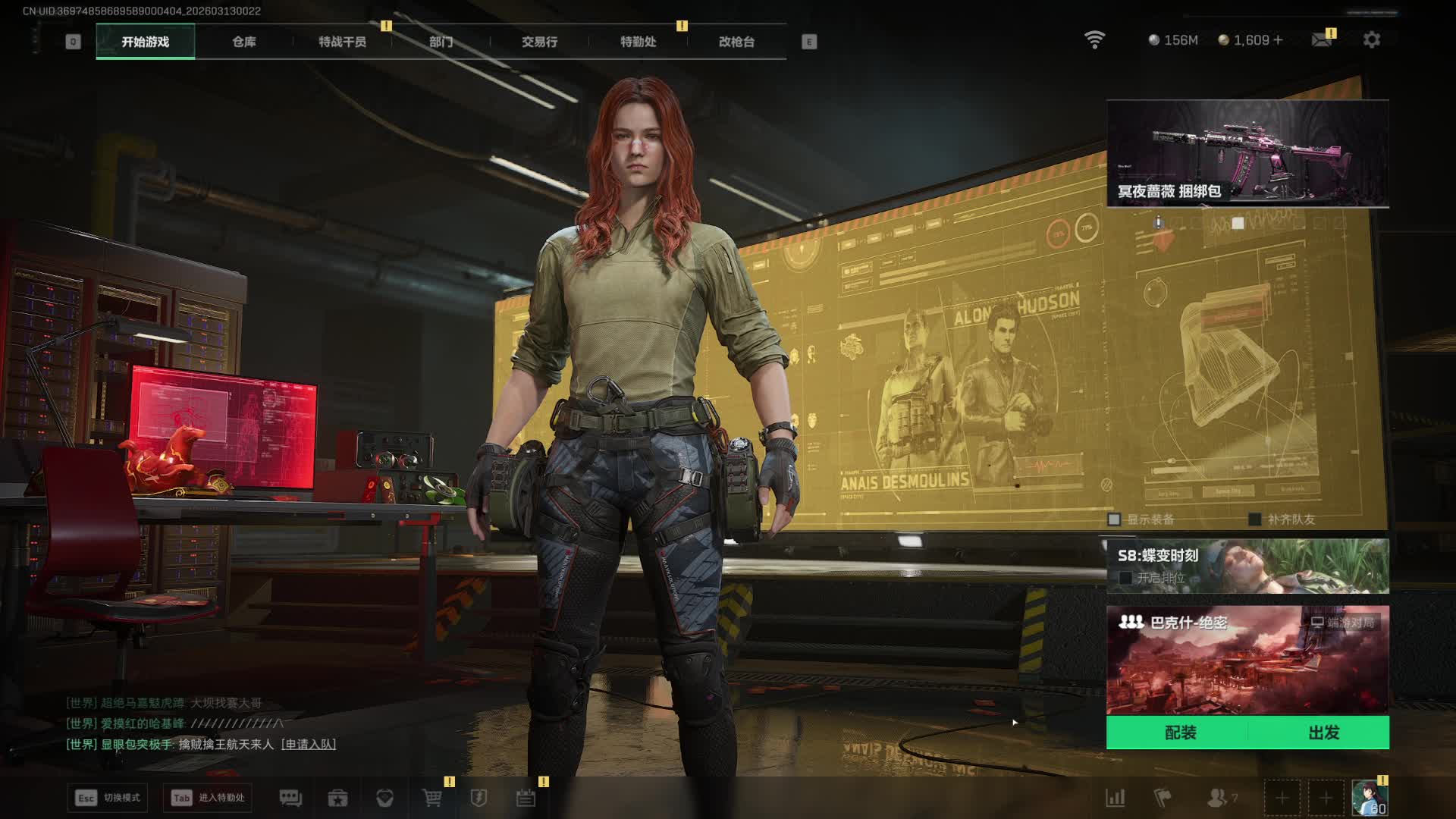Toggle the 显示装备 checkbox
This screenshot has width=1456, height=819.
point(1114,519)
